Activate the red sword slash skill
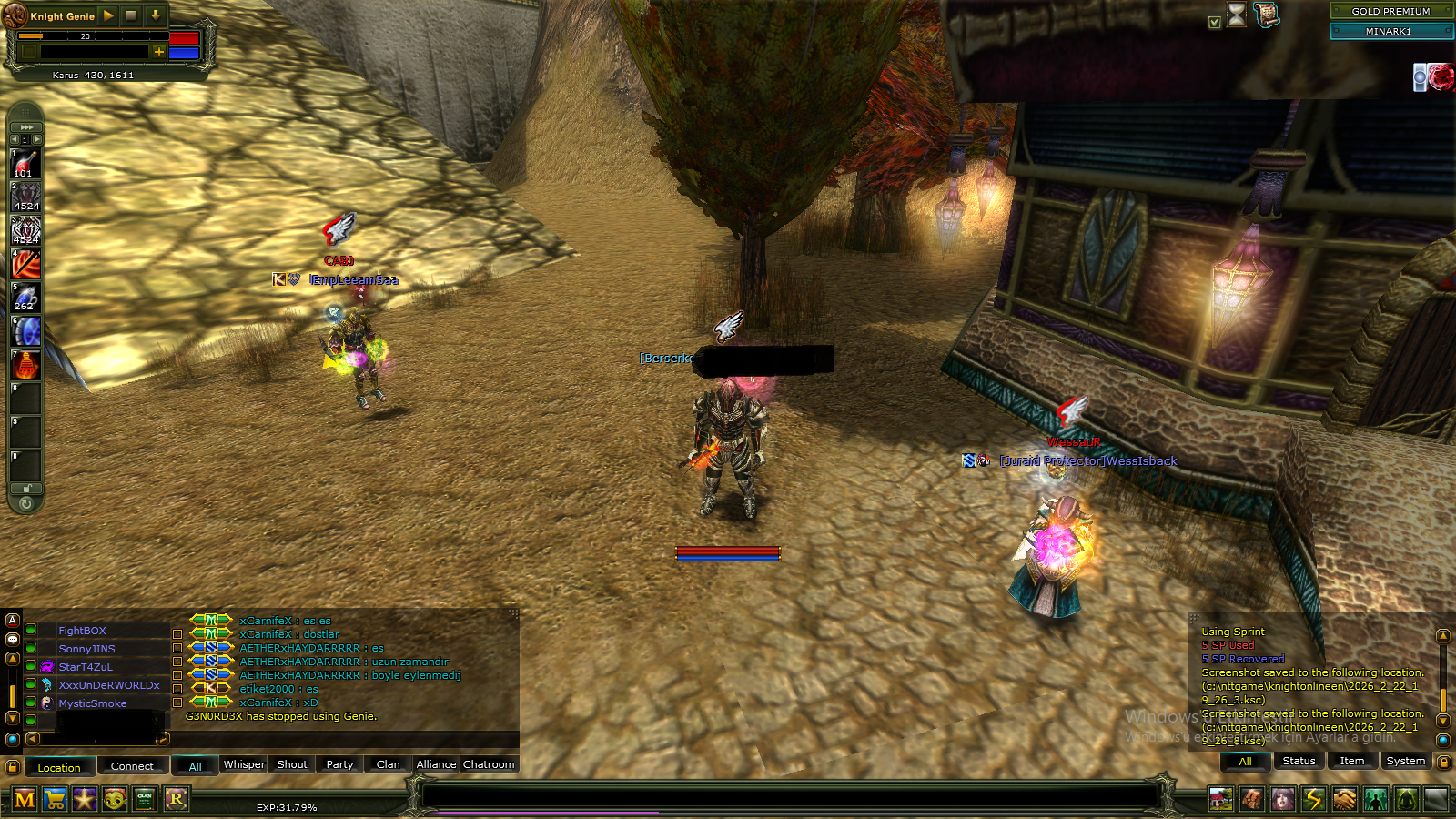This screenshot has height=819, width=1456. [x=25, y=265]
